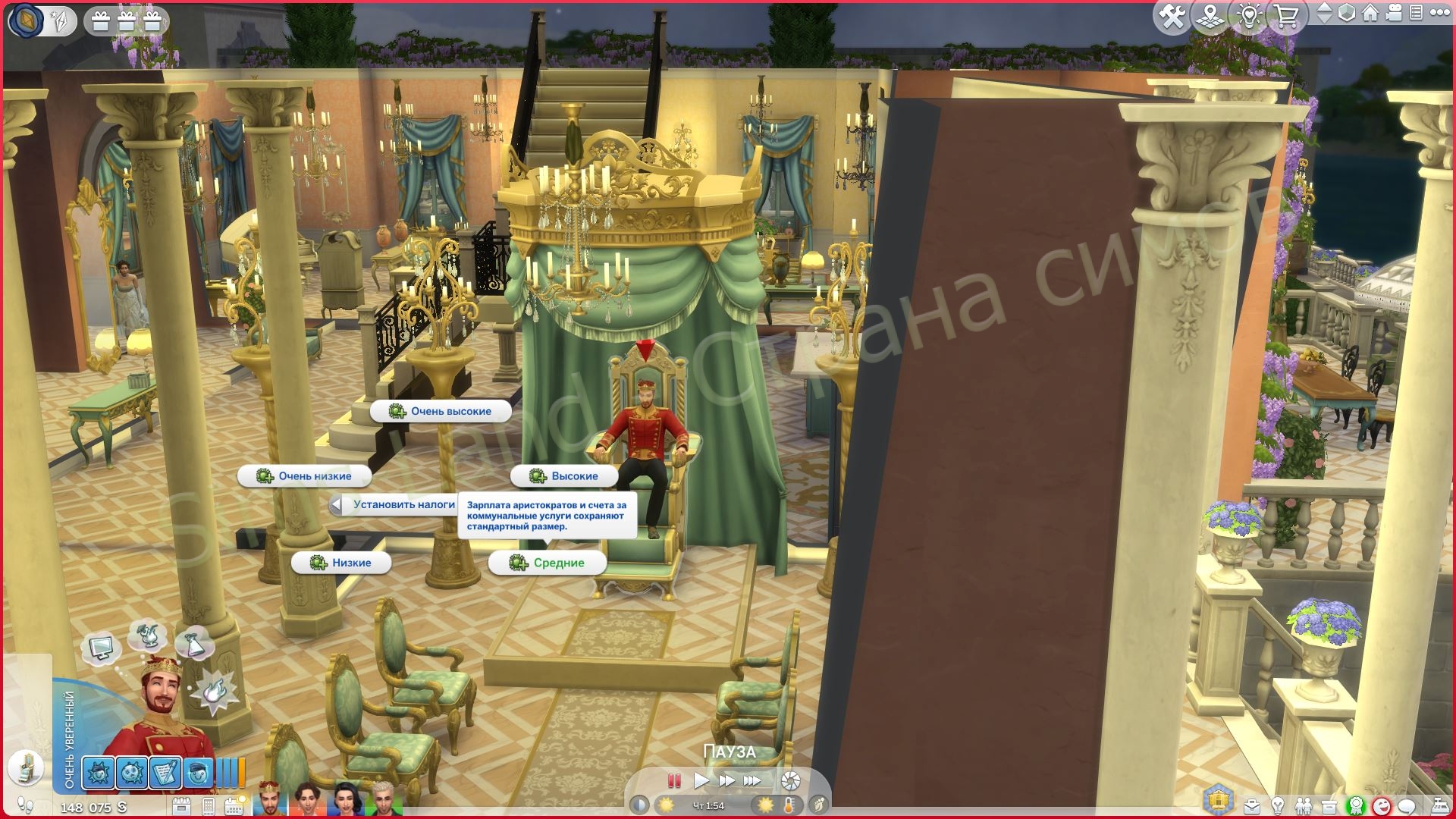Open the career briefcase panel

[x=1251, y=806]
